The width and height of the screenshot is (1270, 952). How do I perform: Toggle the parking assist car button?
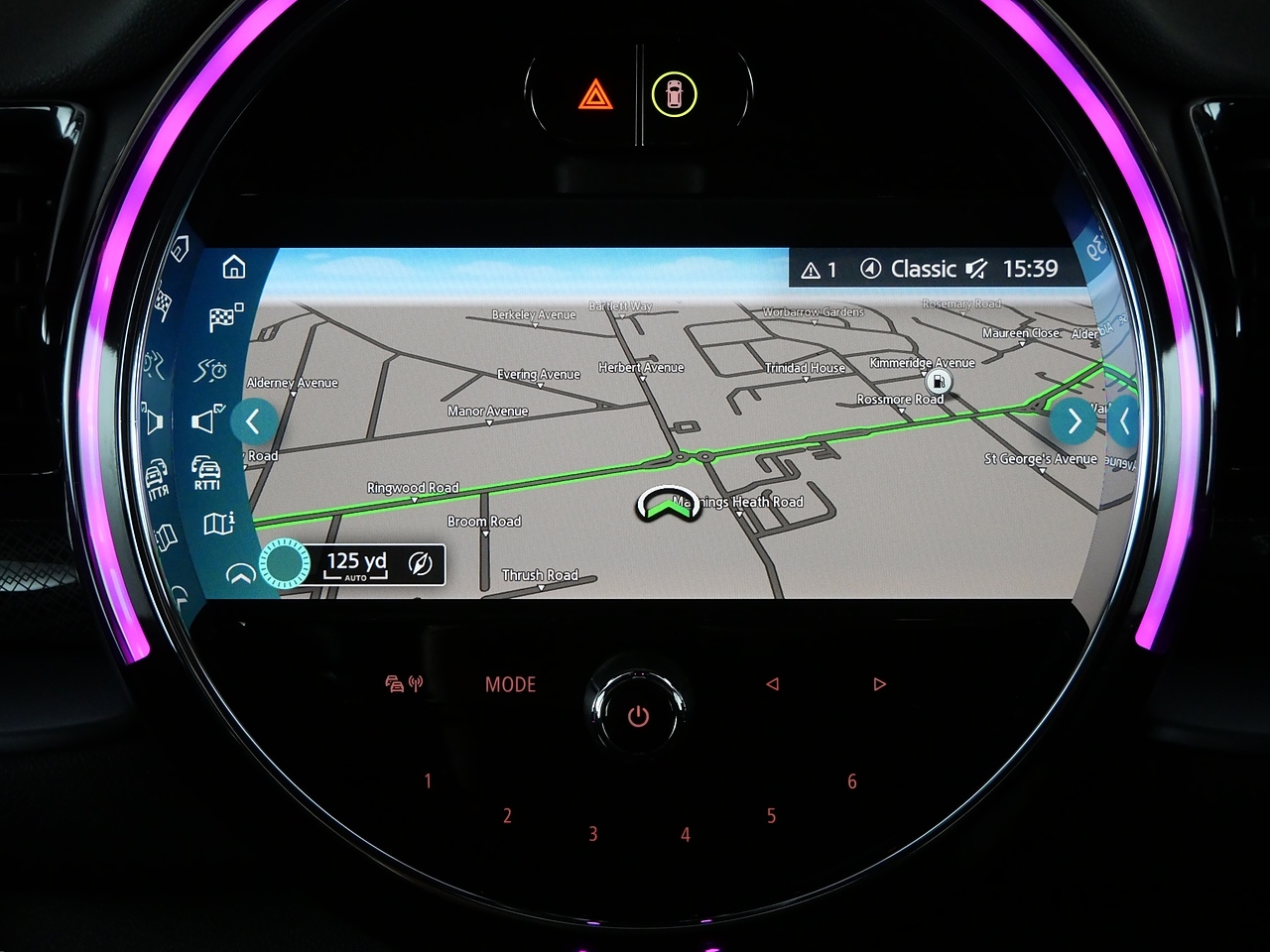click(675, 95)
